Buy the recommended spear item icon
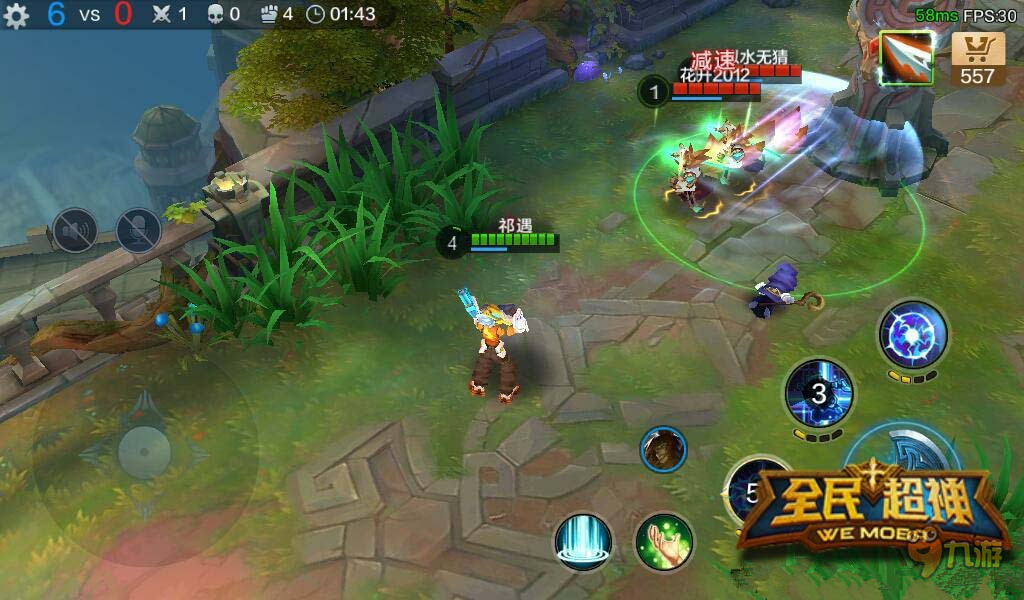Screen dimensions: 1024x600 click(x=907, y=57)
